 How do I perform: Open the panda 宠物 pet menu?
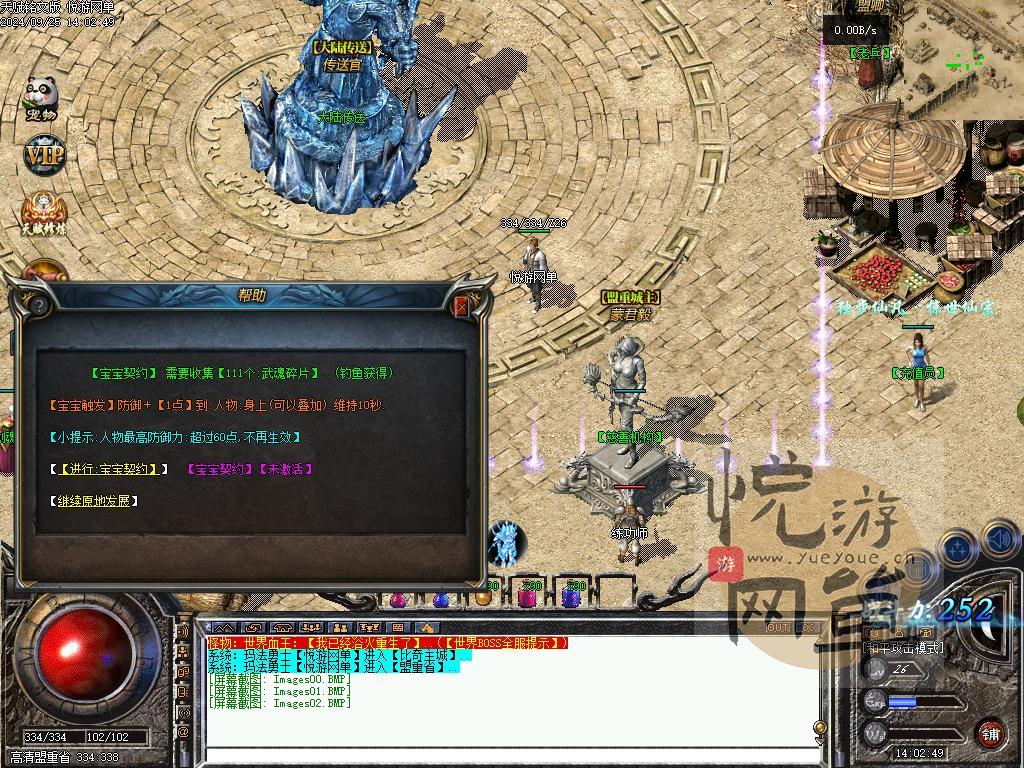coord(41,98)
